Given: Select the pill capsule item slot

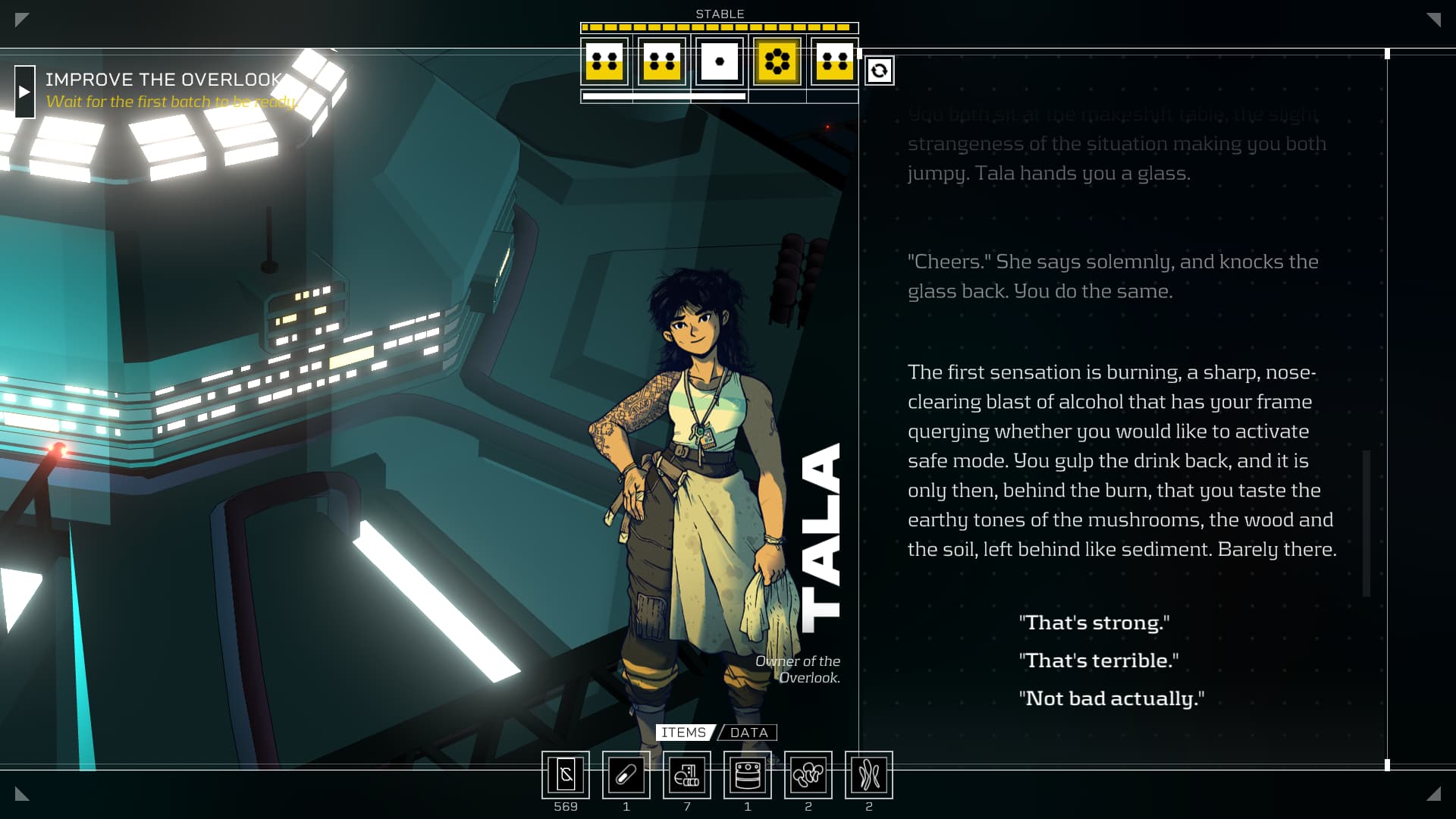Looking at the screenshot, I should (x=626, y=775).
